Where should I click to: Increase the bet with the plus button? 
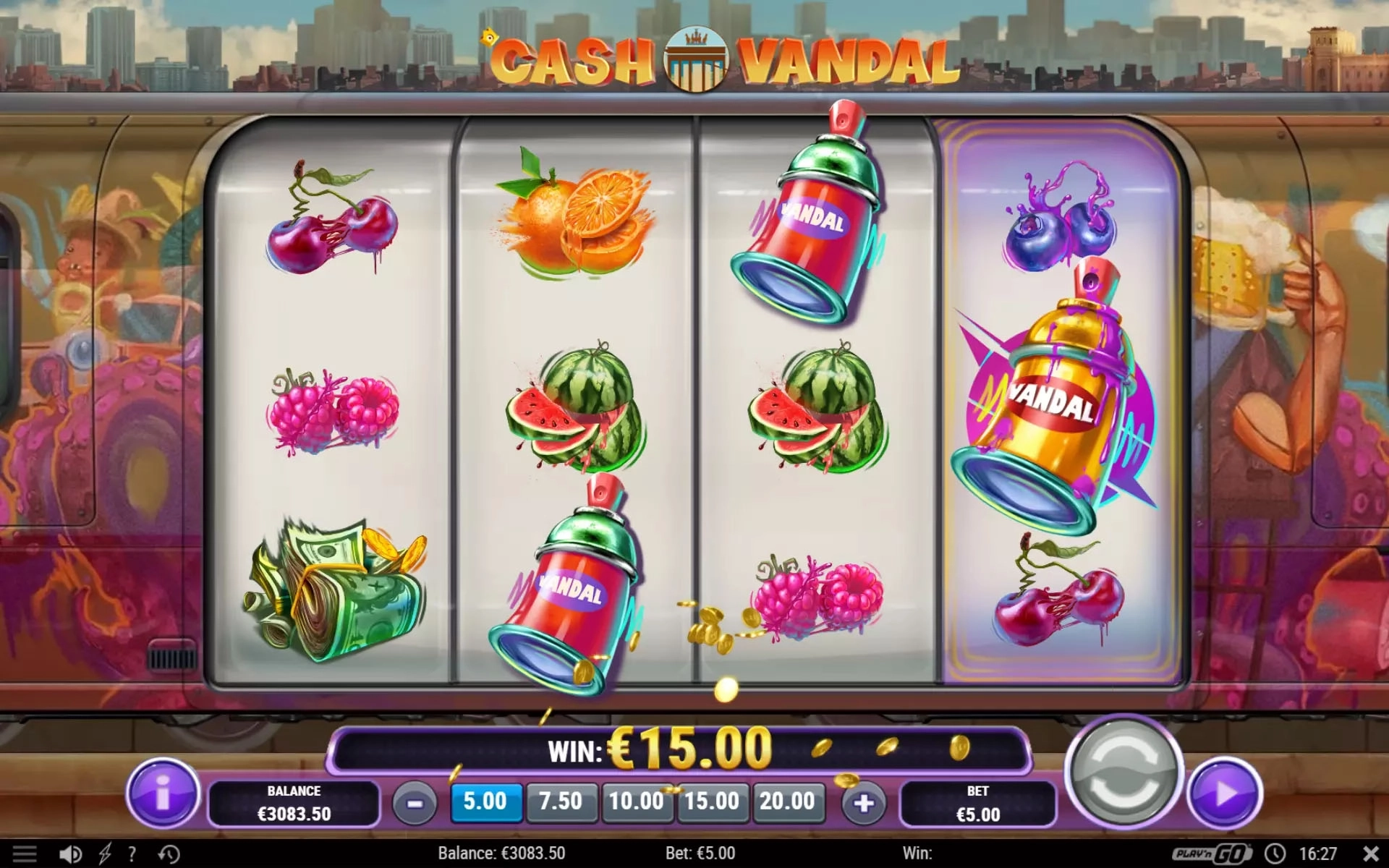(863, 803)
